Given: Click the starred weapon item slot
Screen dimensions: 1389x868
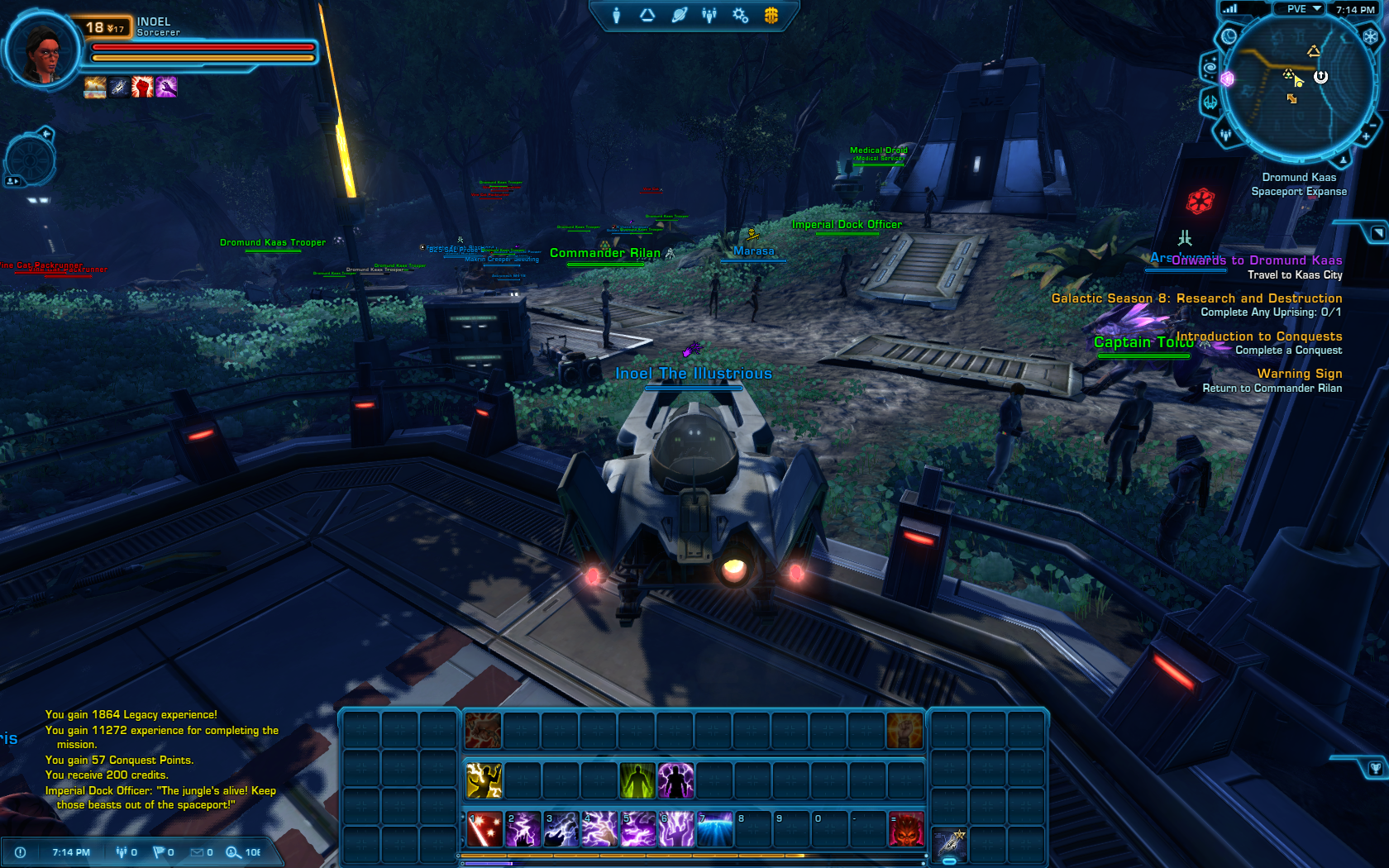Looking at the screenshot, I should (x=949, y=843).
